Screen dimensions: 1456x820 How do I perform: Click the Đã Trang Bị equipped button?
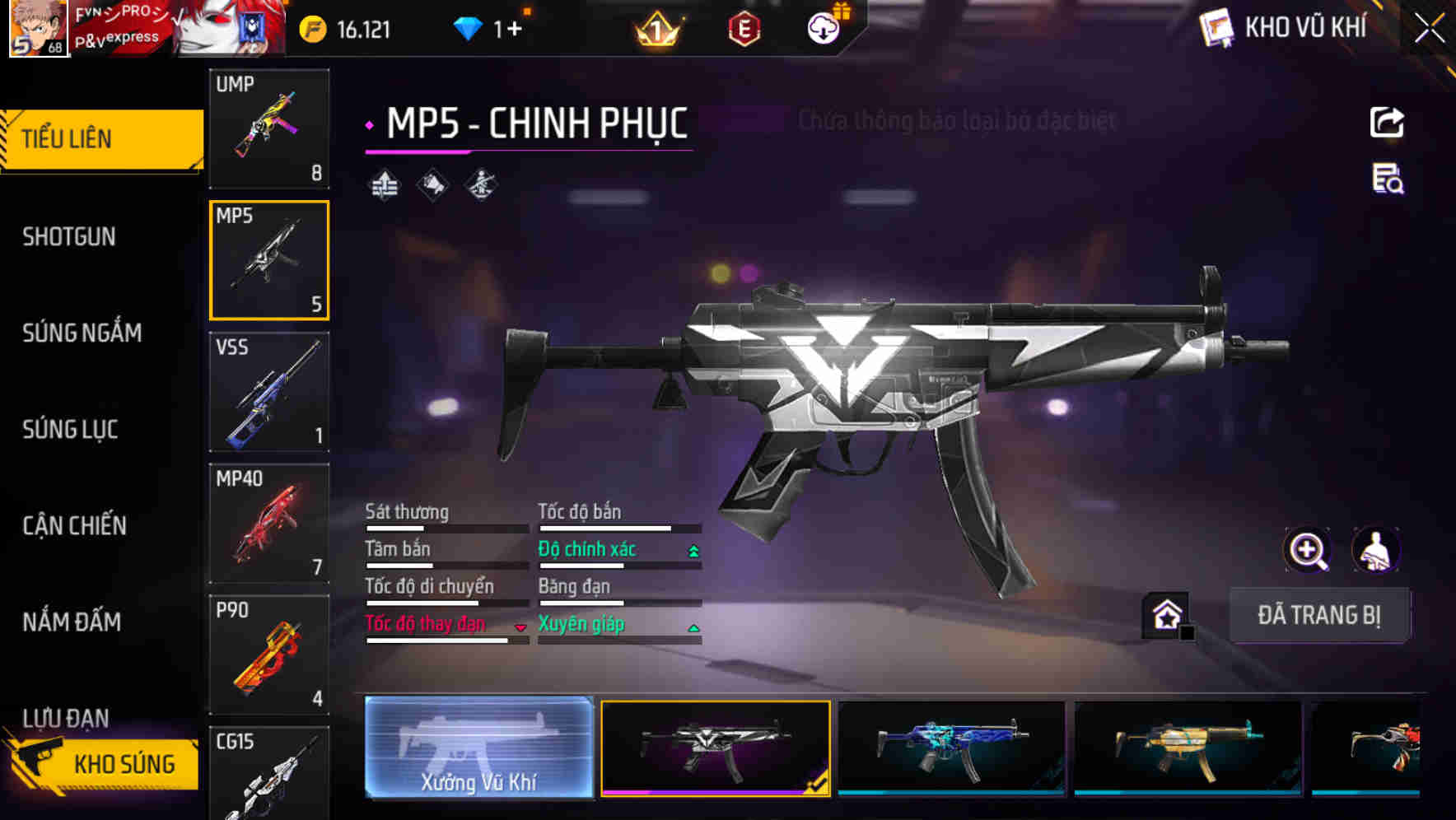[1318, 615]
